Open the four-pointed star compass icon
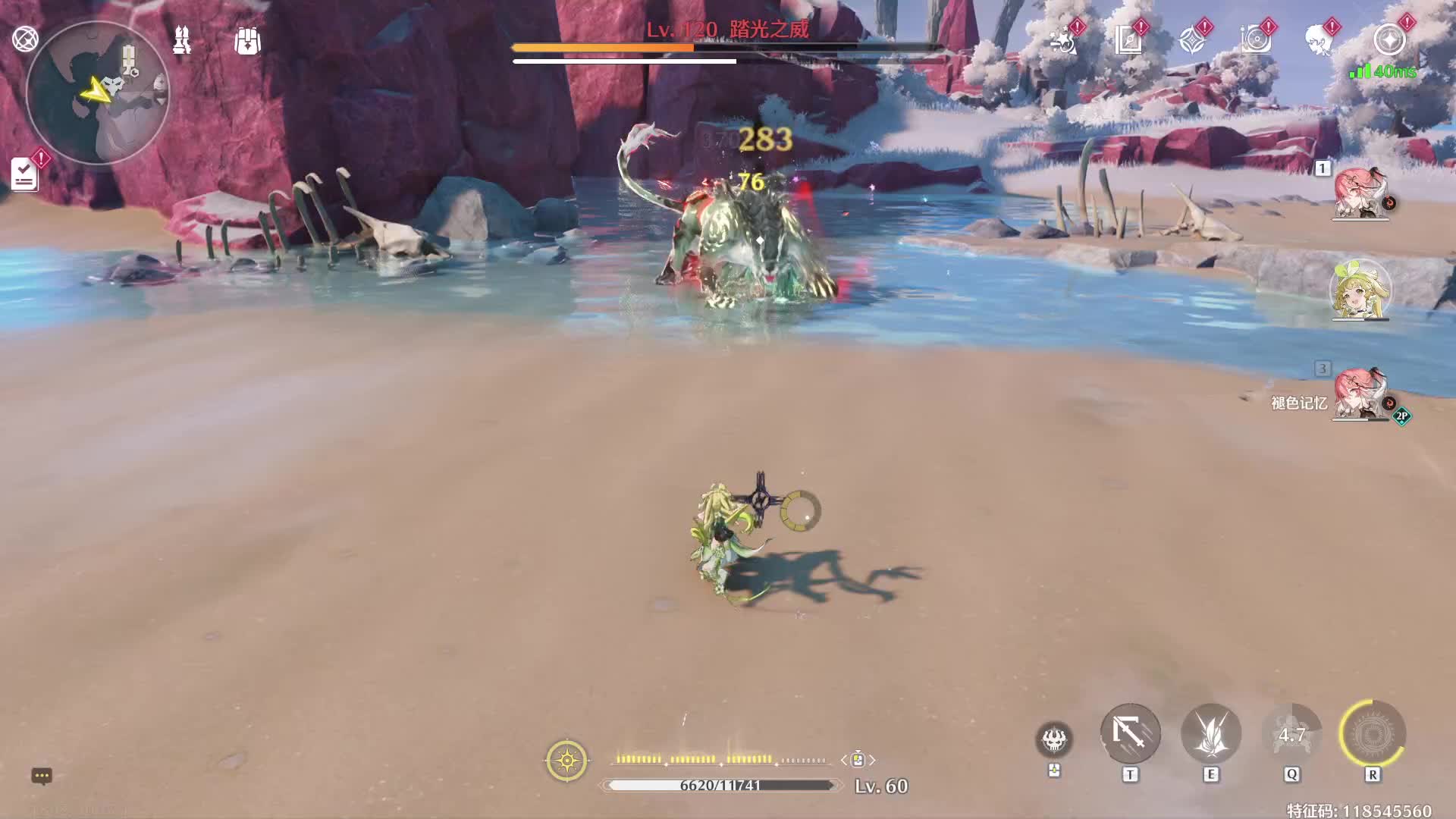Image resolution: width=1456 pixels, height=819 pixels. pos(1192,39)
